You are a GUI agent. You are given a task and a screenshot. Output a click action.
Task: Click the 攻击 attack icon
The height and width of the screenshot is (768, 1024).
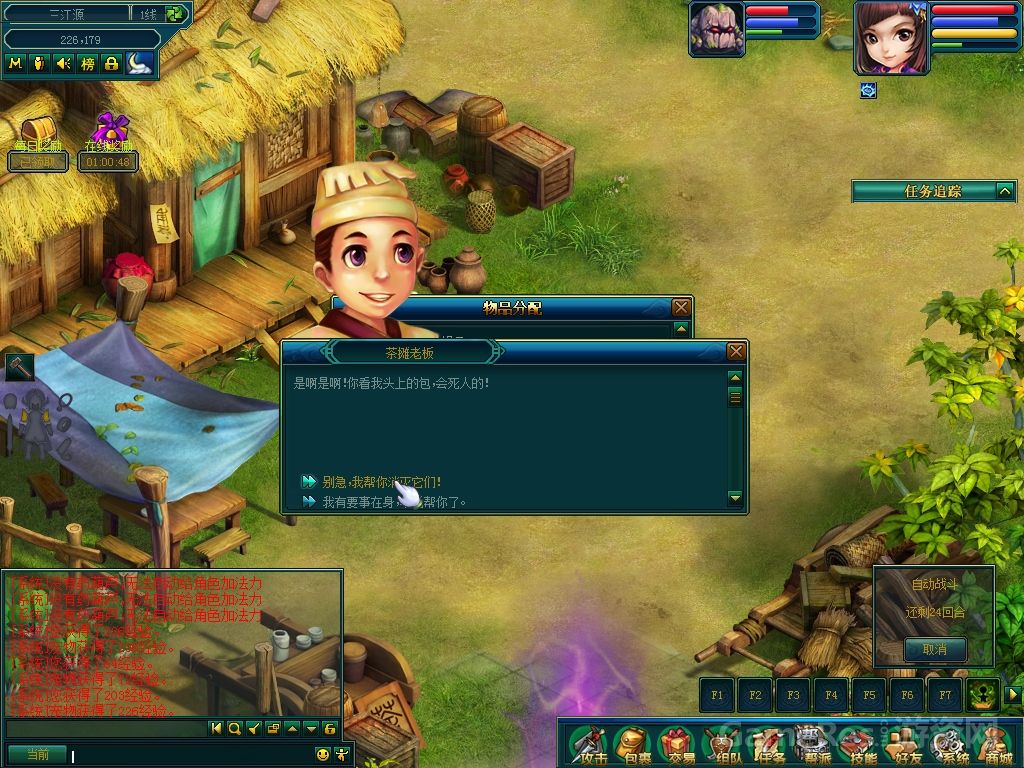click(x=592, y=745)
